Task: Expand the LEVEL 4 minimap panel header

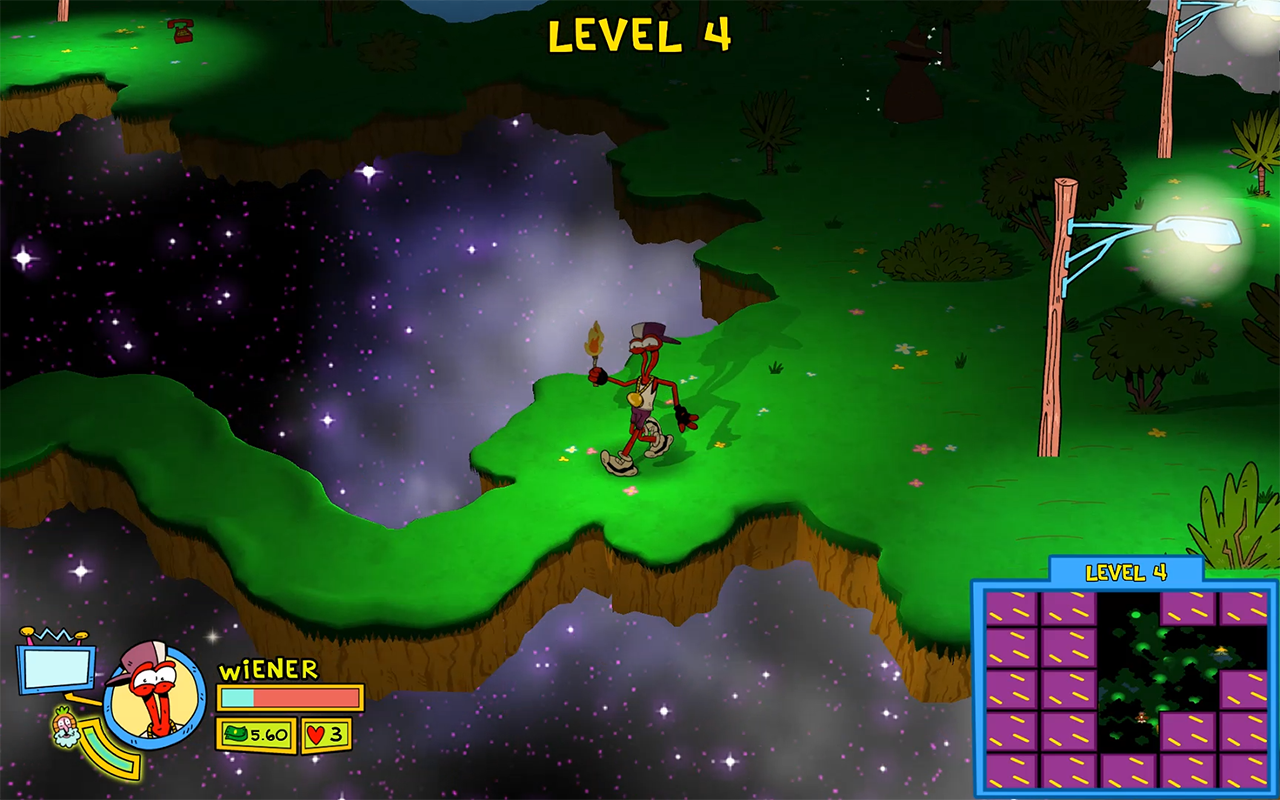Action: pos(1127,571)
